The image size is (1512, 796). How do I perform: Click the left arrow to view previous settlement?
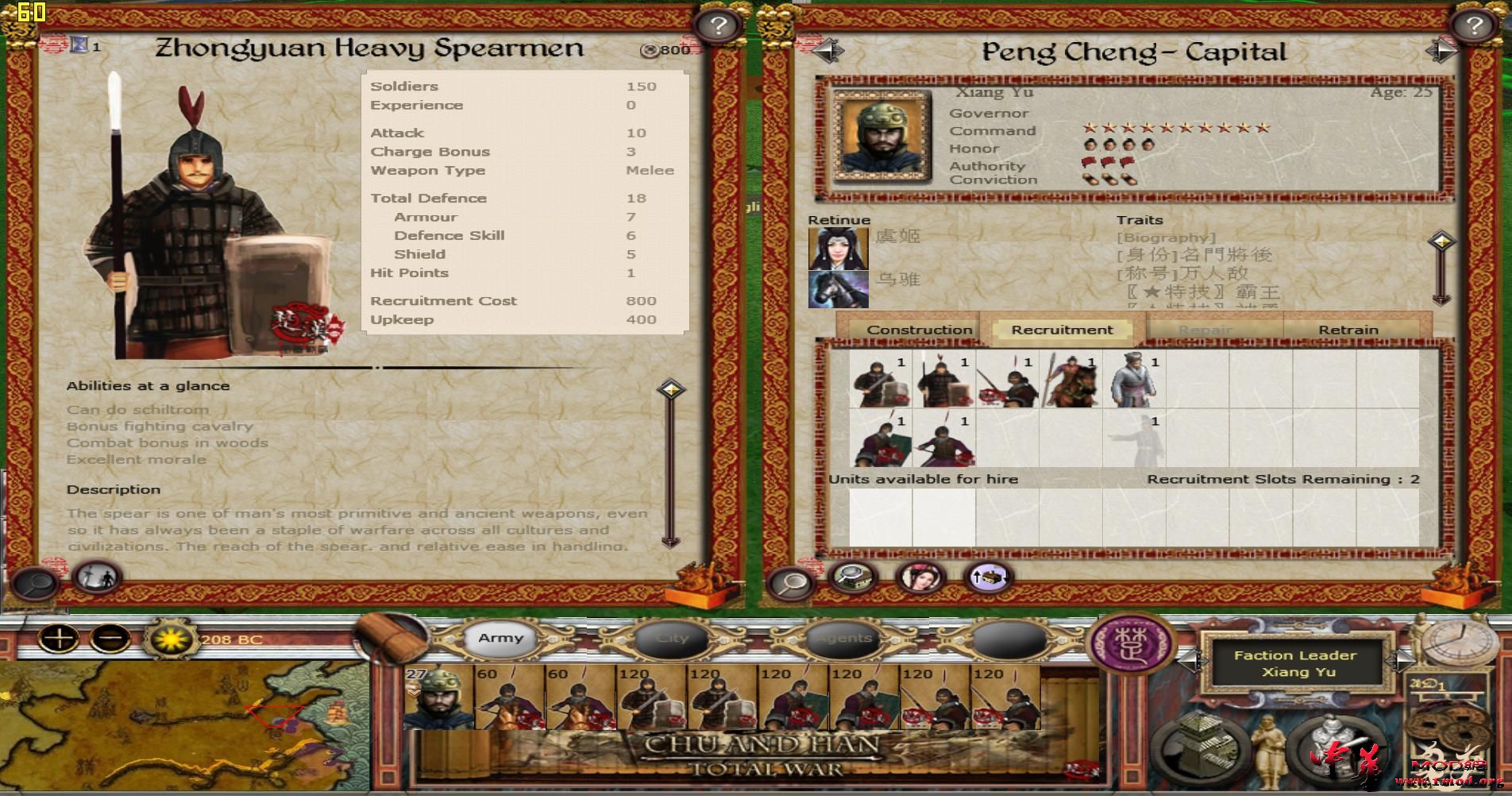pos(830,51)
